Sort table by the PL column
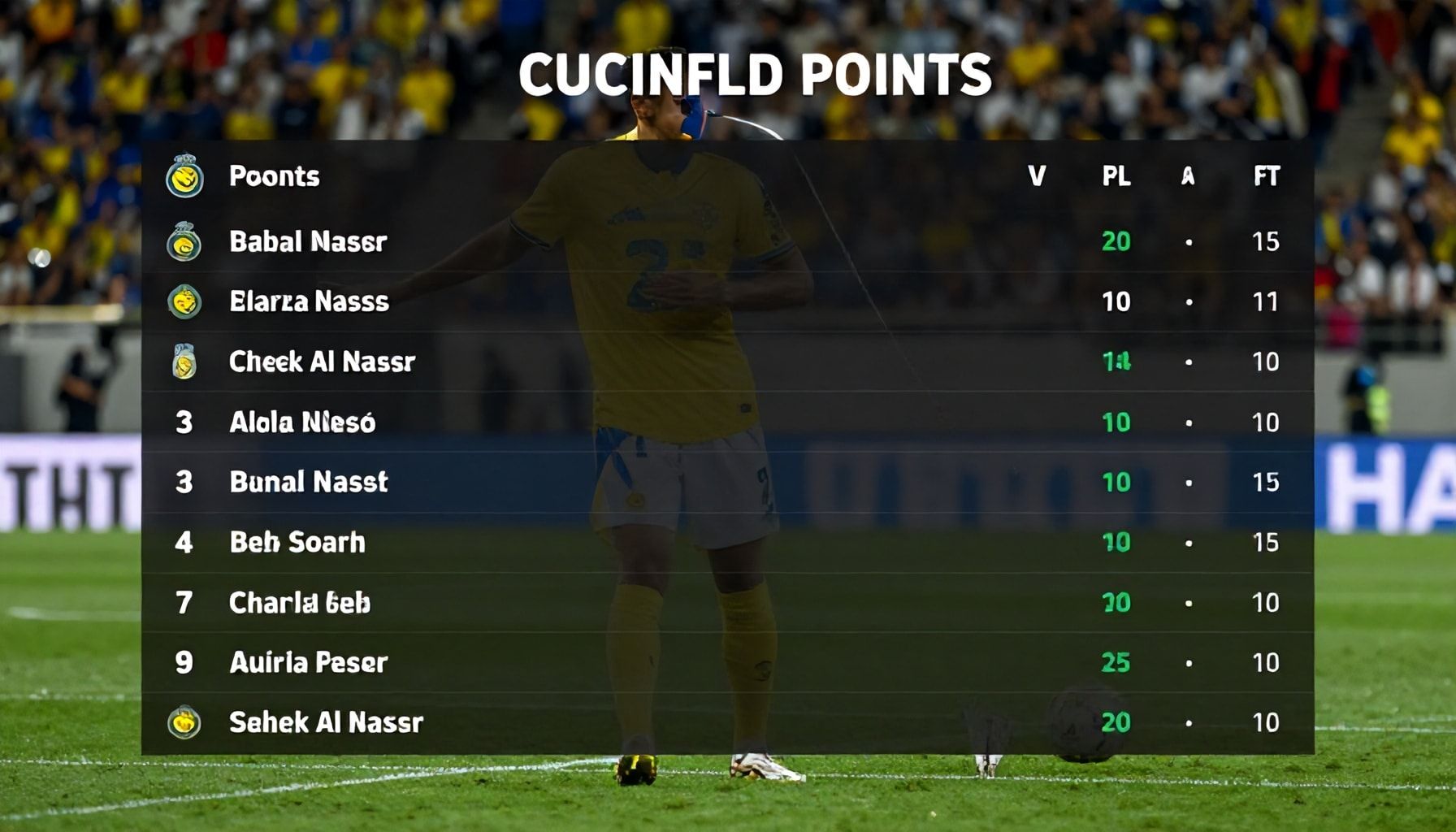The height and width of the screenshot is (832, 1456). click(x=1116, y=176)
